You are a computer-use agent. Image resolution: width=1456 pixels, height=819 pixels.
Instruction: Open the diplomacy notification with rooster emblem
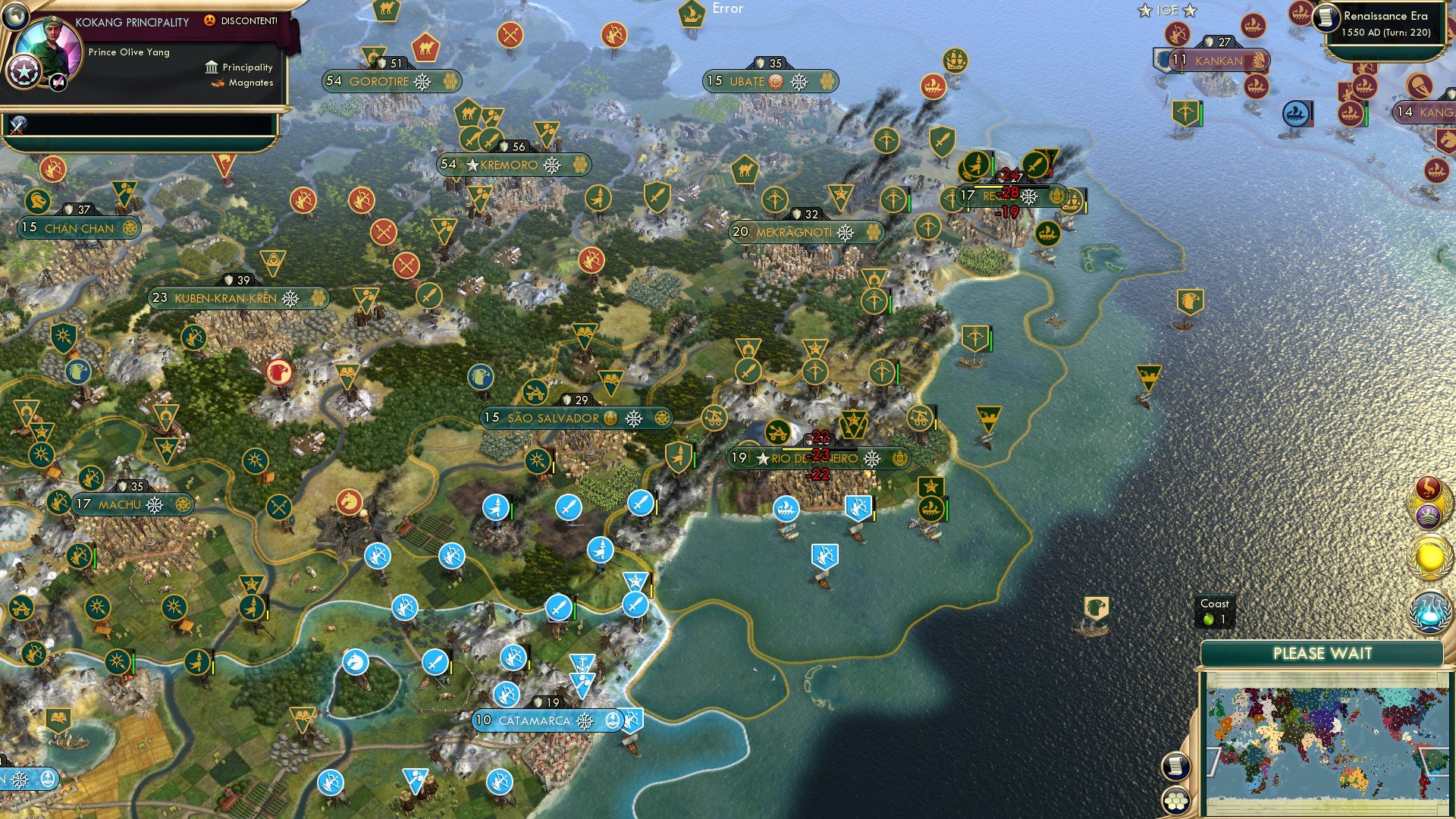click(x=1428, y=488)
